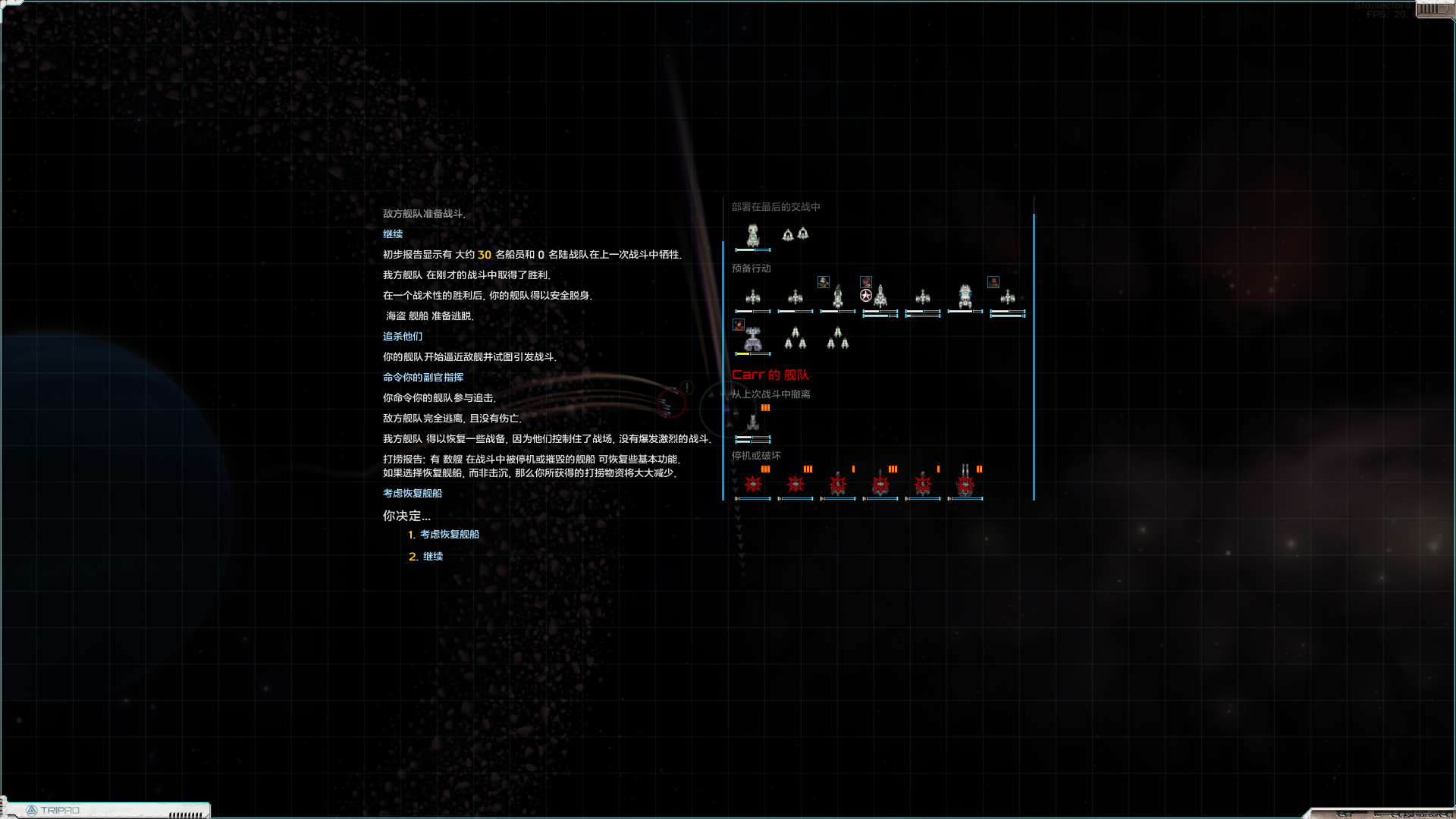The height and width of the screenshot is (819, 1456).
Task: Choose option 1, 考虑恢复舰船
Action: pyautogui.click(x=449, y=534)
